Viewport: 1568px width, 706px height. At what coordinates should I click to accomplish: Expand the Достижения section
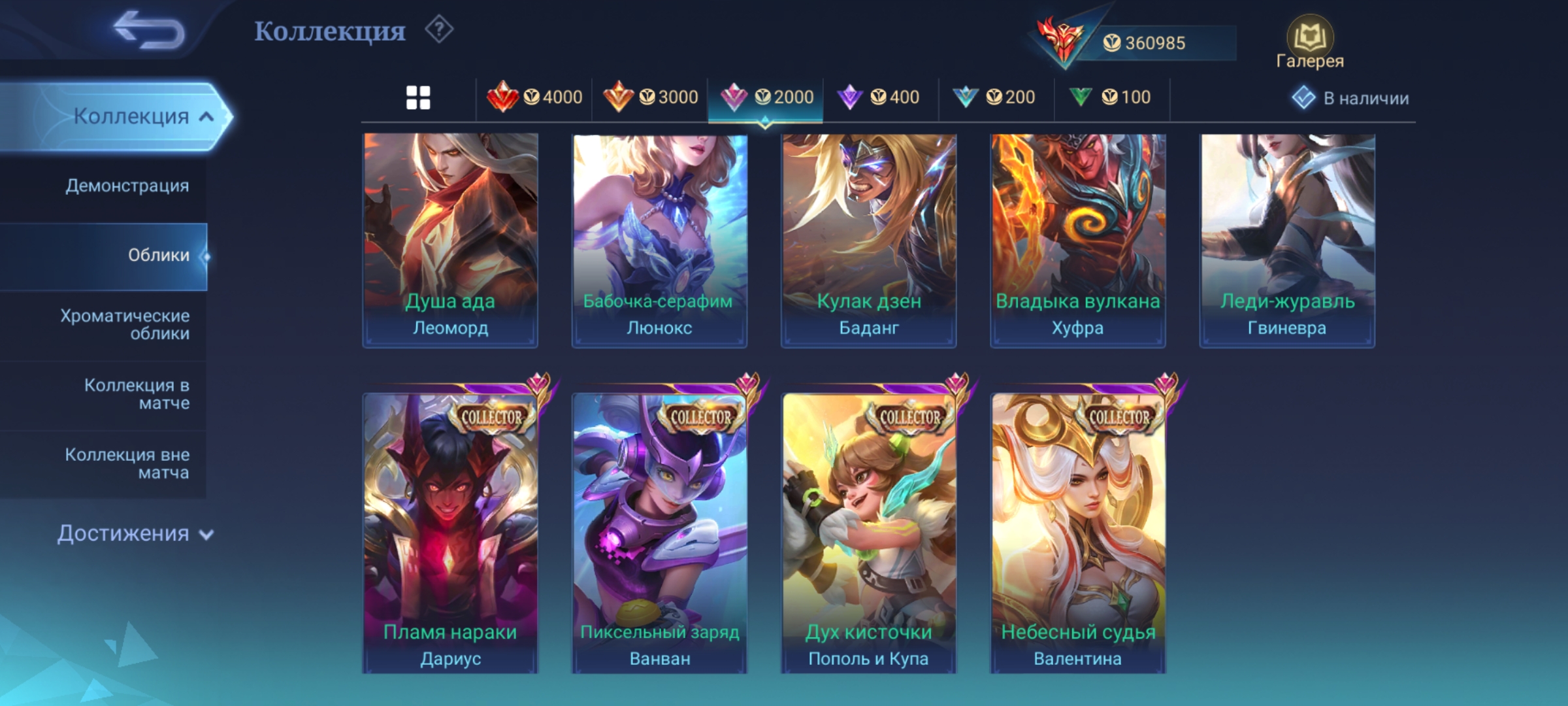135,533
